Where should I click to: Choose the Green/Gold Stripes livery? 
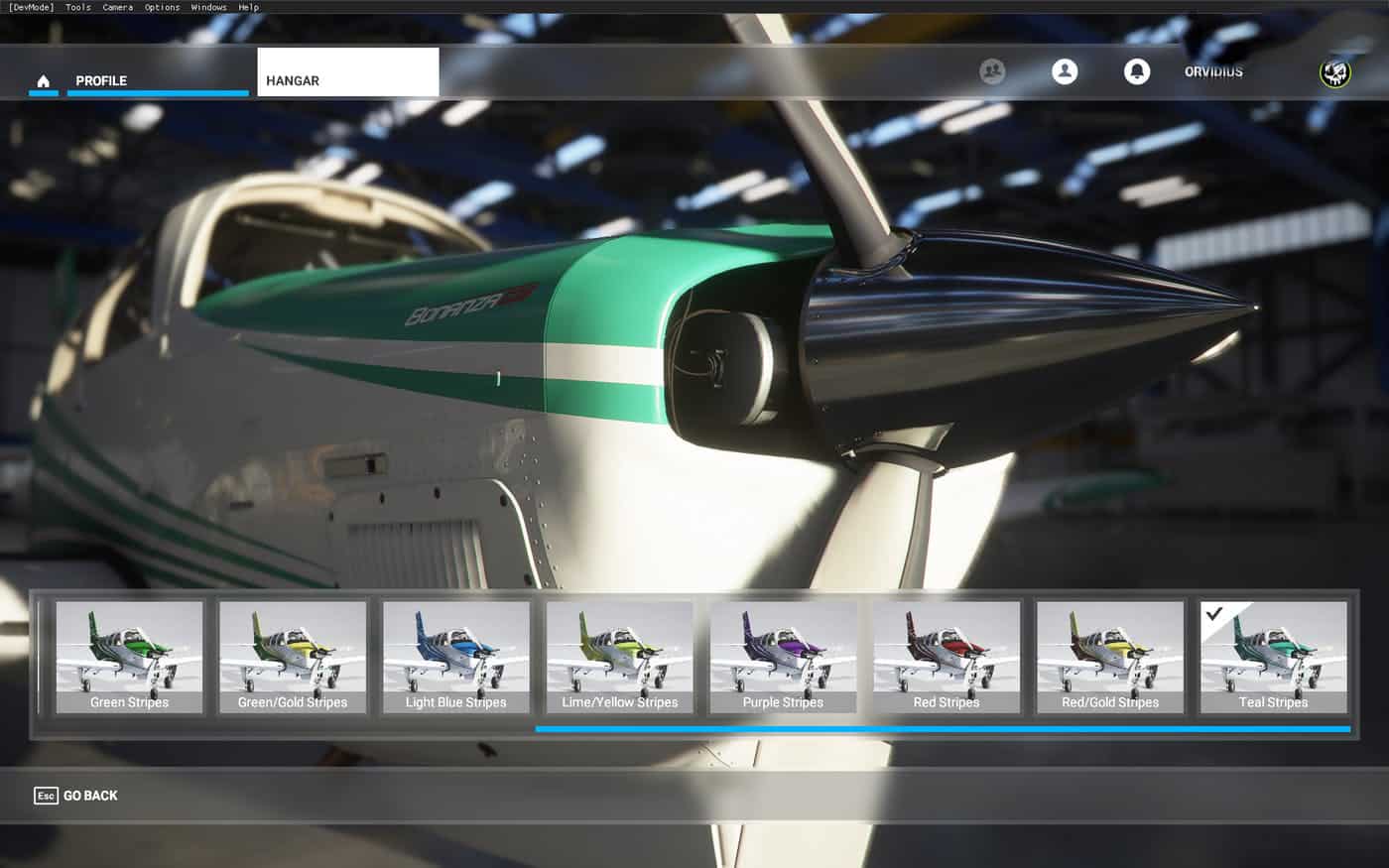tap(293, 657)
